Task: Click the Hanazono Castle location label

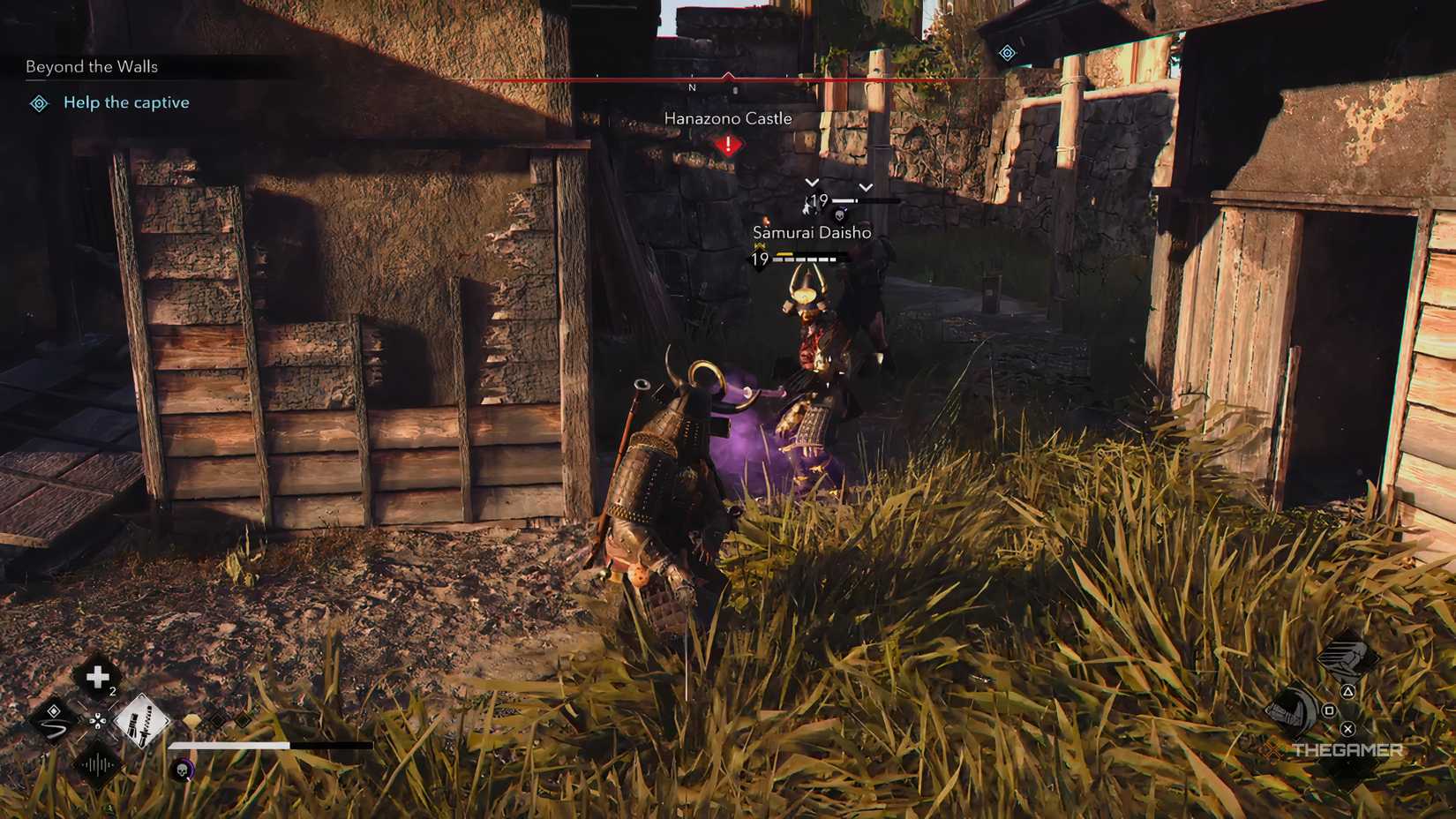Action: [x=728, y=117]
